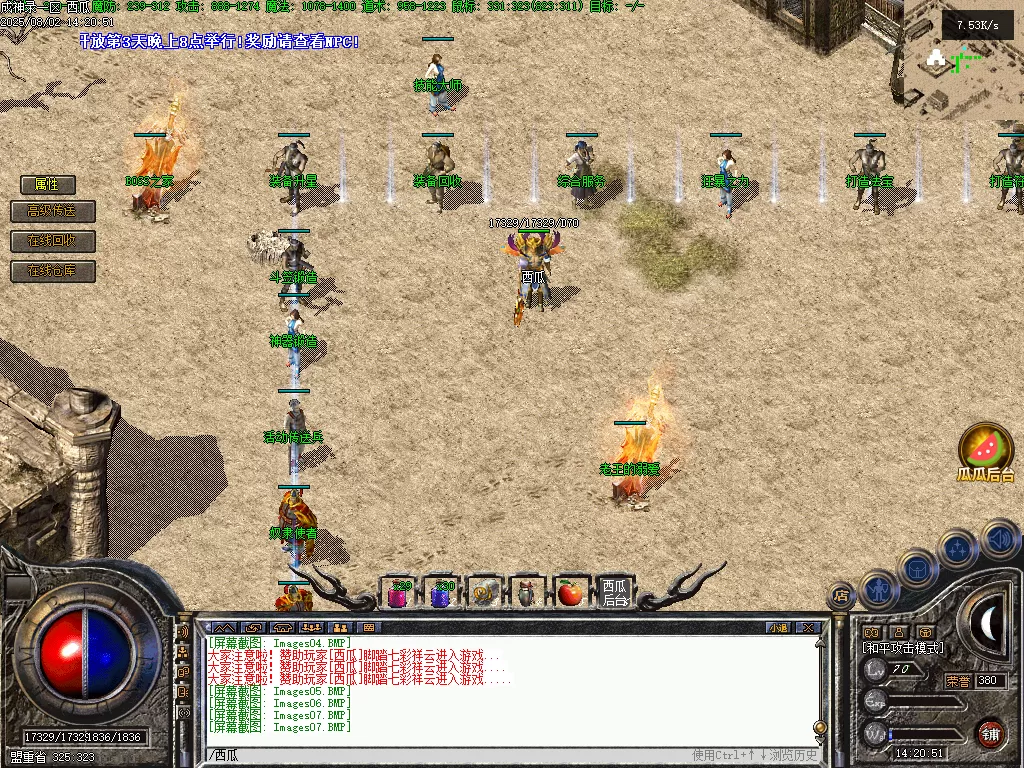This screenshot has height=768, width=1024.
Task: Use the pink potion in the hotbar
Action: (399, 594)
